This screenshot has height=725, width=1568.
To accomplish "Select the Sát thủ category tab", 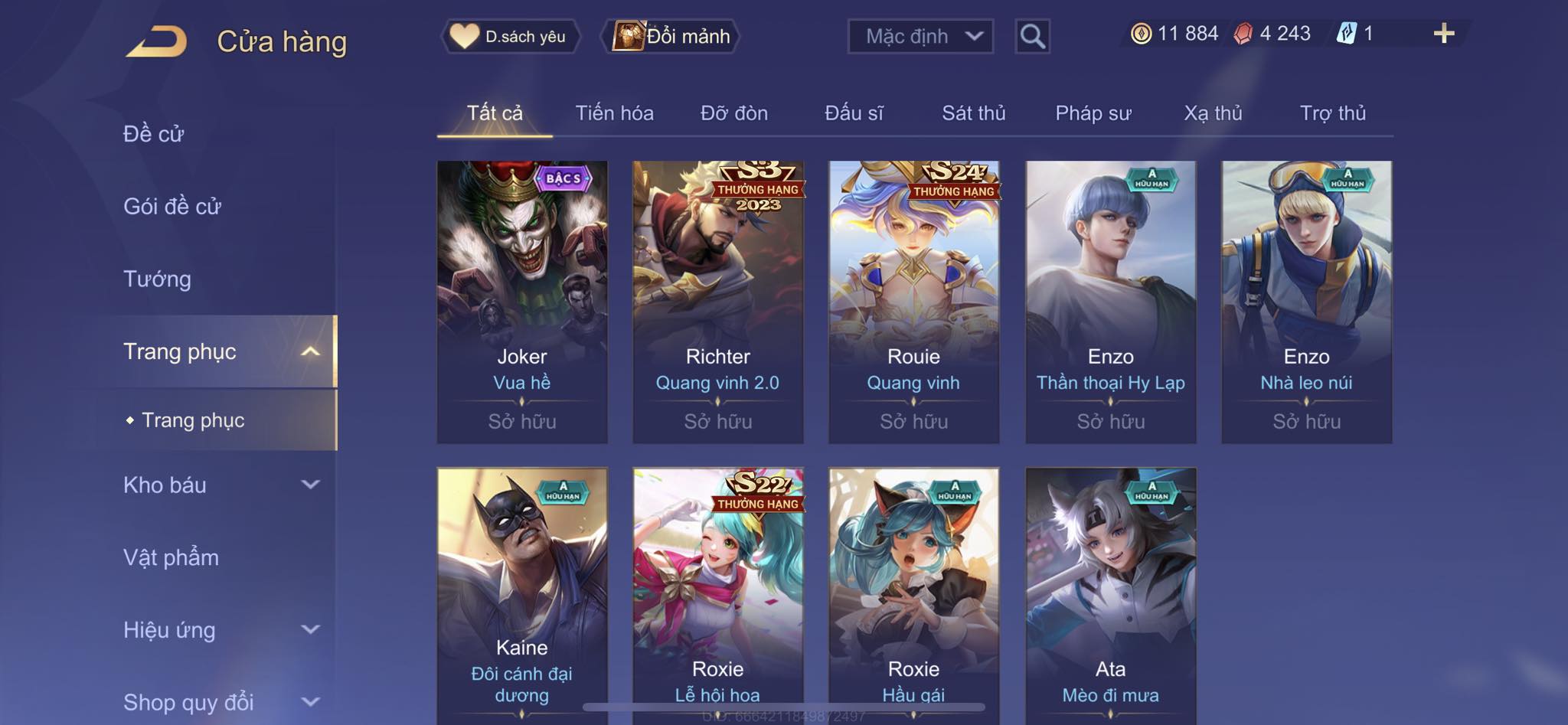I will coord(973,113).
